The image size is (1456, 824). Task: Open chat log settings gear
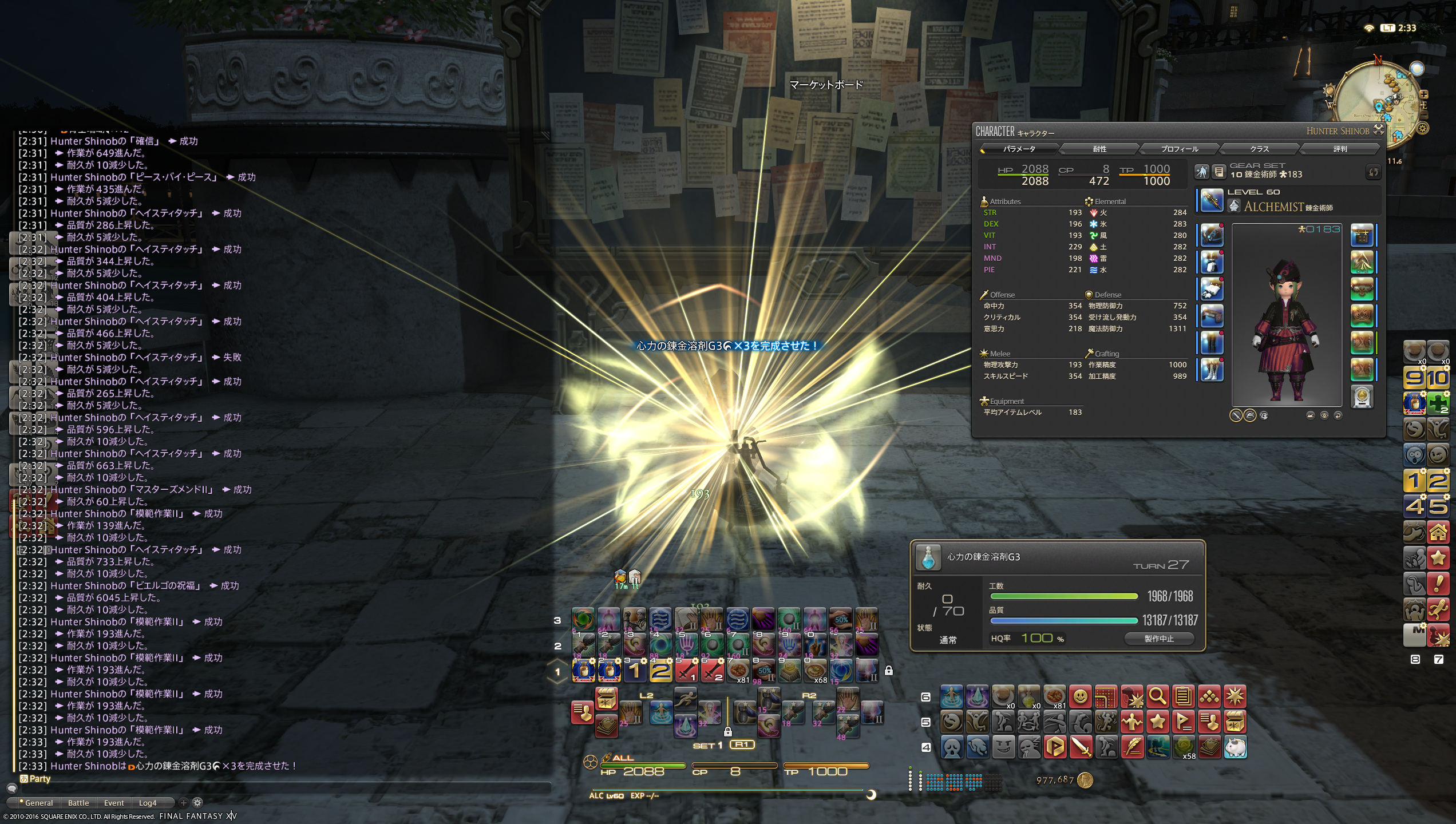point(197,802)
